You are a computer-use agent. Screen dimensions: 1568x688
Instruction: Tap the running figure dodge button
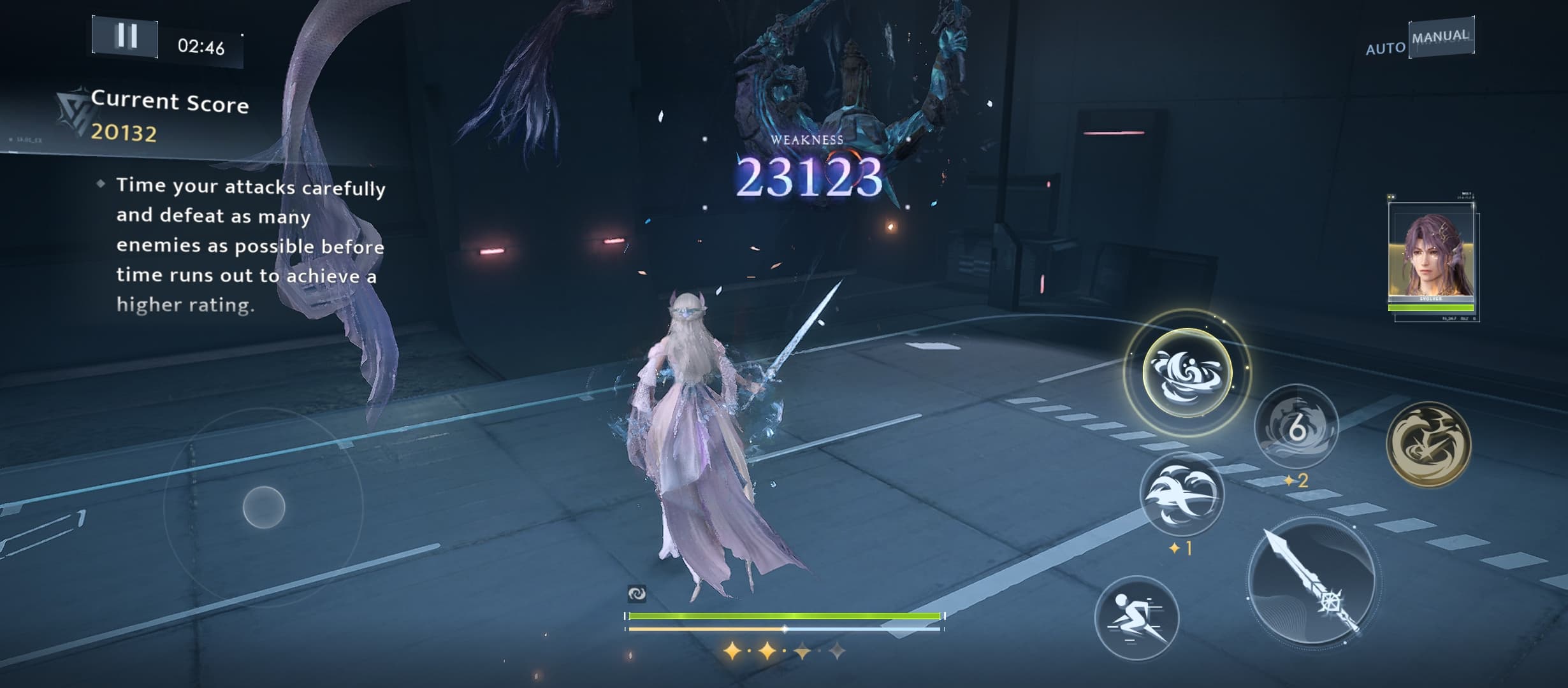[1136, 618]
